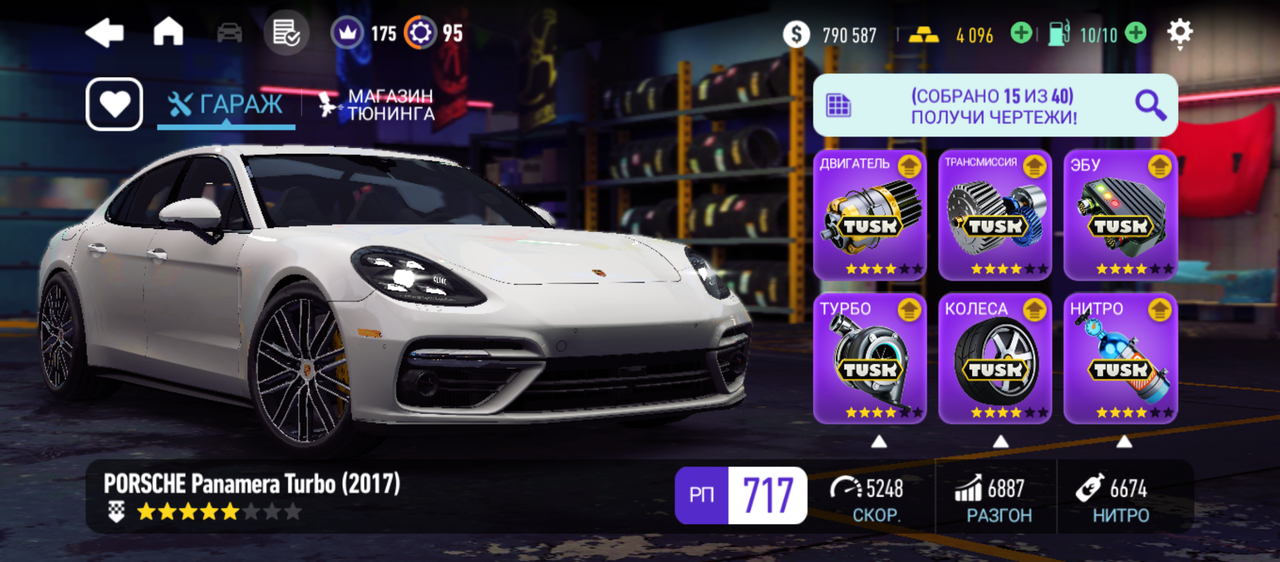Add more gold with the plus button
Screen dimensions: 1280x562
tap(1020, 34)
